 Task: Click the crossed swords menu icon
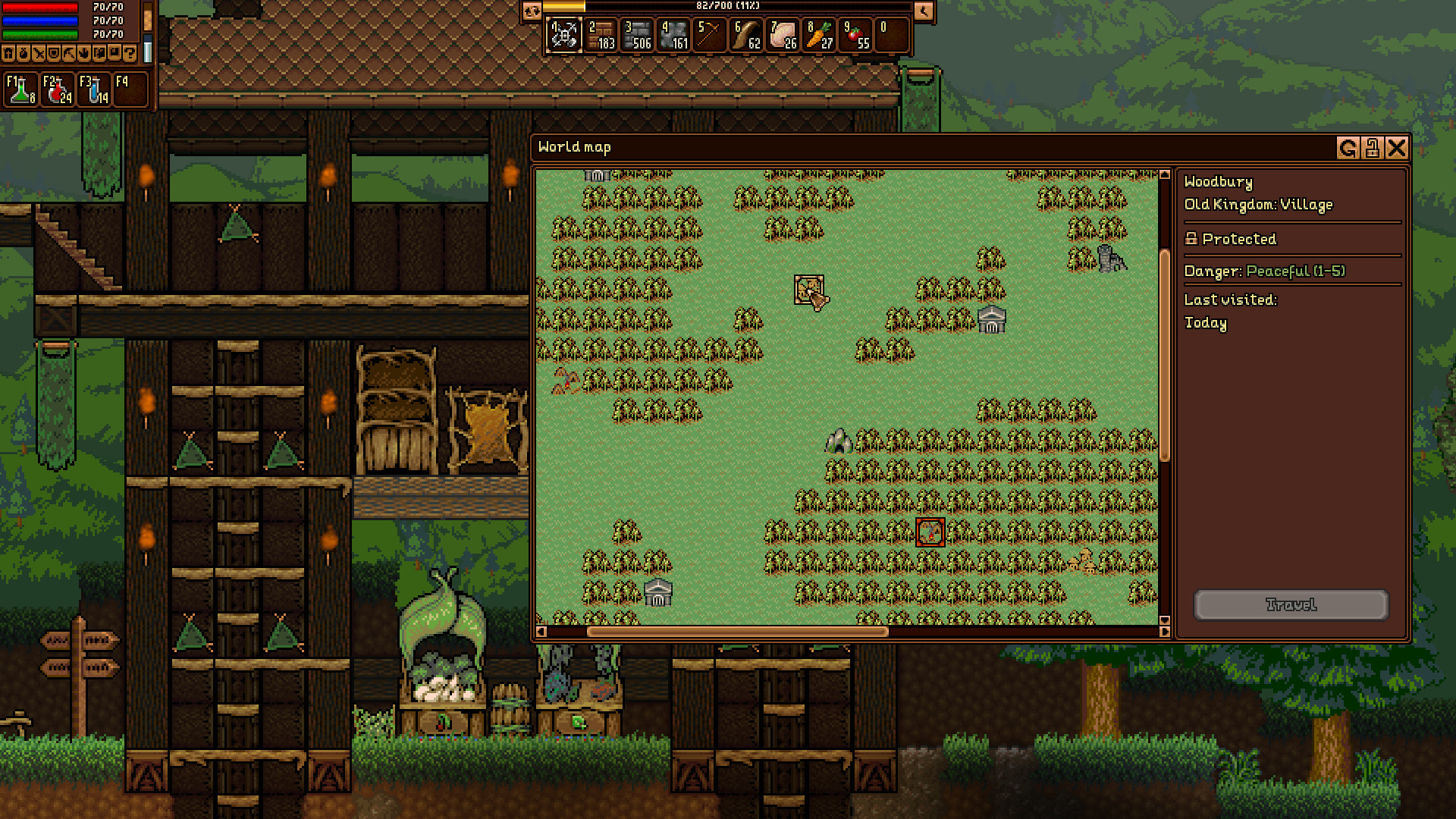point(38,54)
